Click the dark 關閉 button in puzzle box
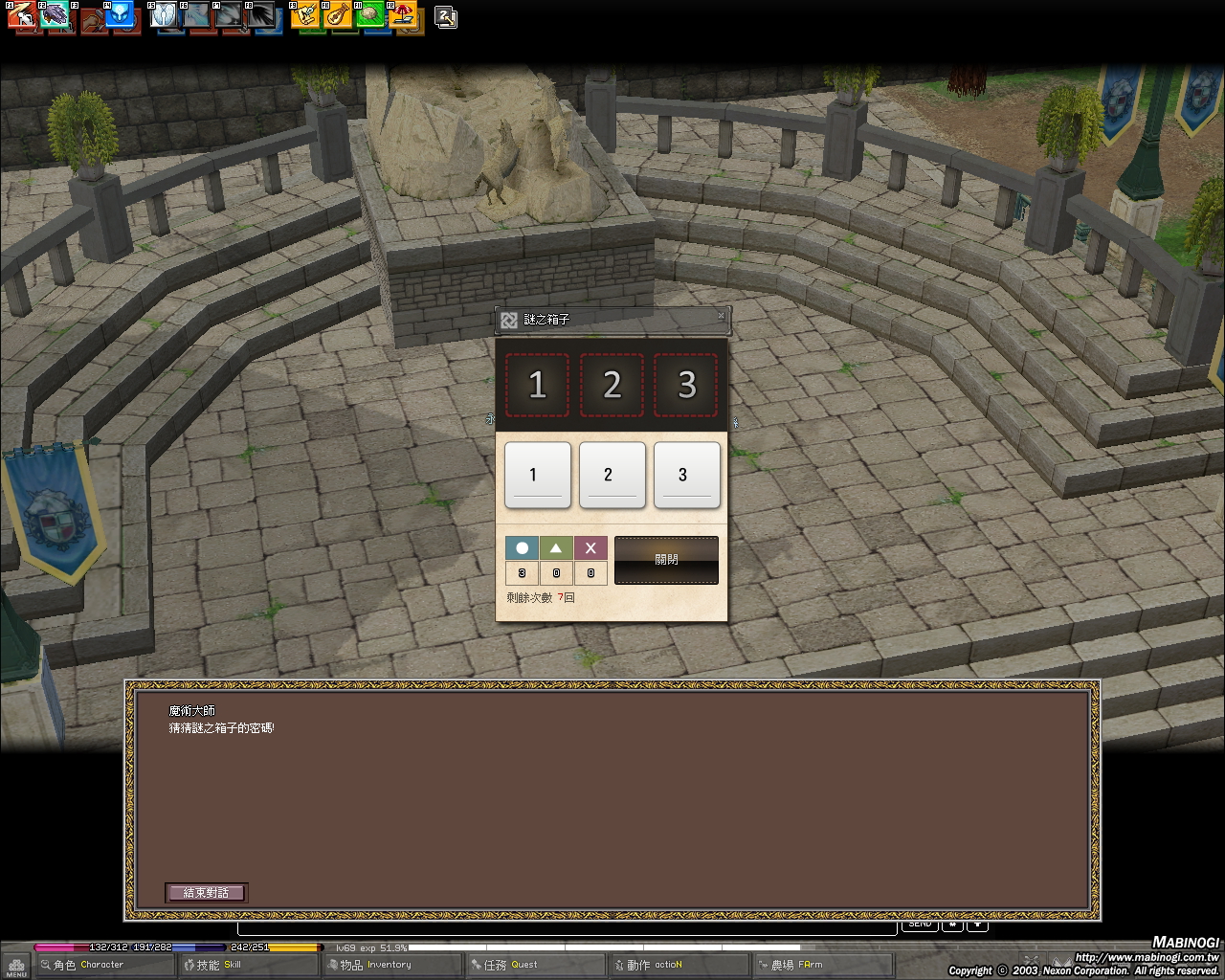This screenshot has height=980, width=1225. pos(666,560)
